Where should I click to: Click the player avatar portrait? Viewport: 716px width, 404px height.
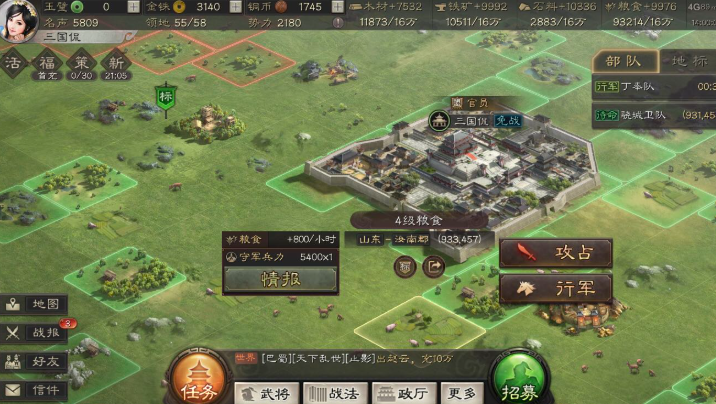18,19
